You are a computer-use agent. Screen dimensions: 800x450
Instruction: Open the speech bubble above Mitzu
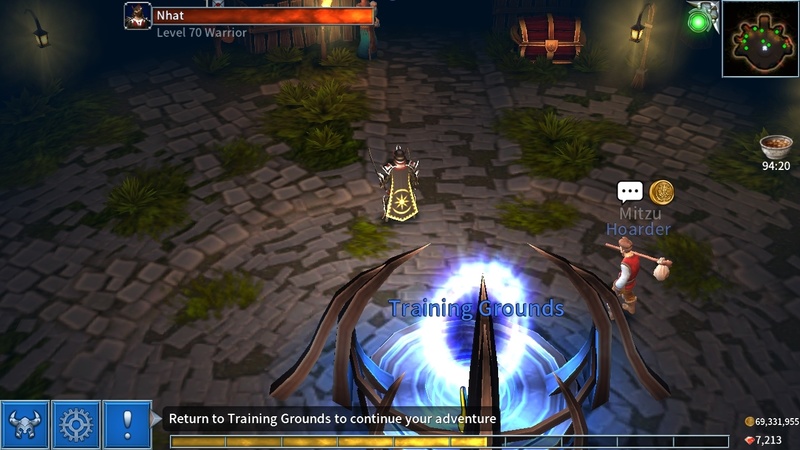coord(629,192)
